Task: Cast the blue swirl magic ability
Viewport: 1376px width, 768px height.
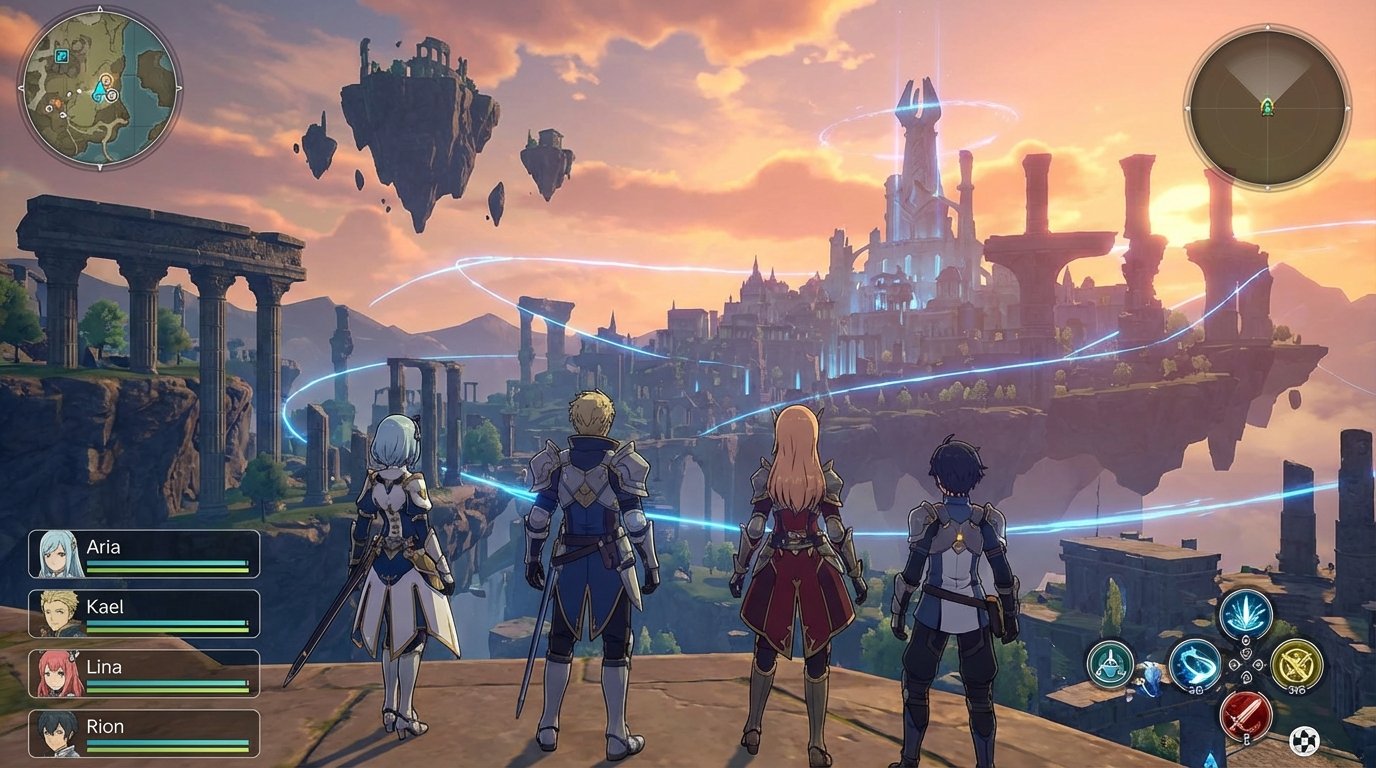Action: coord(1195,666)
